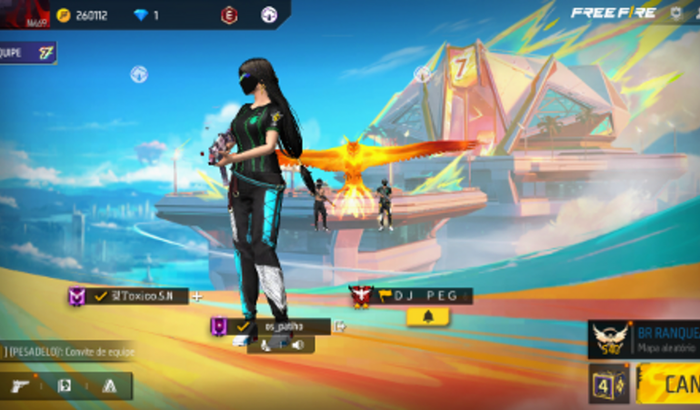Open the character card icon
700x410 pixels.
click(x=64, y=385)
